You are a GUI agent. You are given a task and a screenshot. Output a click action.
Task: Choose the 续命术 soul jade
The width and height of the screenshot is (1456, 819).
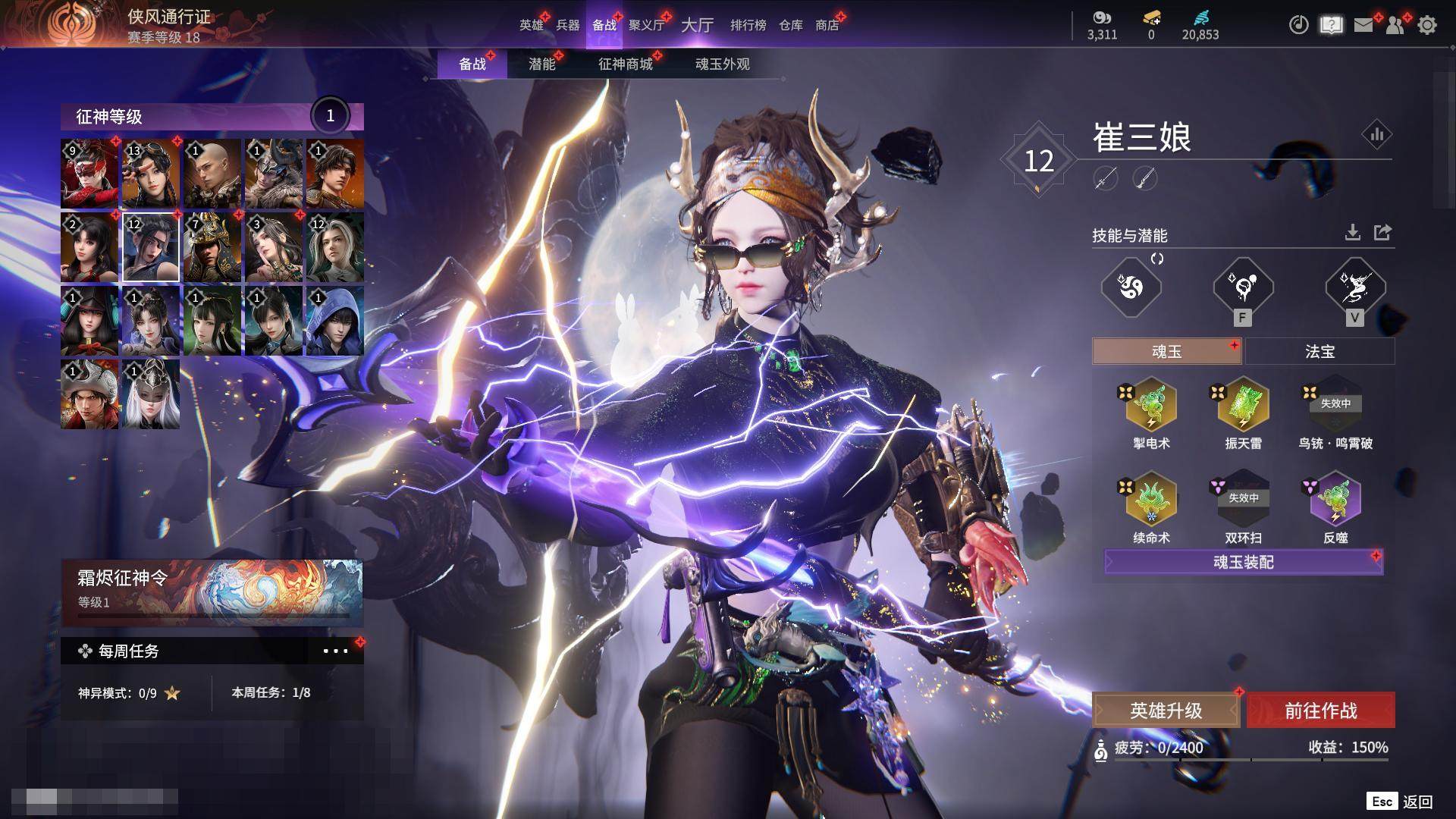pyautogui.click(x=1151, y=501)
